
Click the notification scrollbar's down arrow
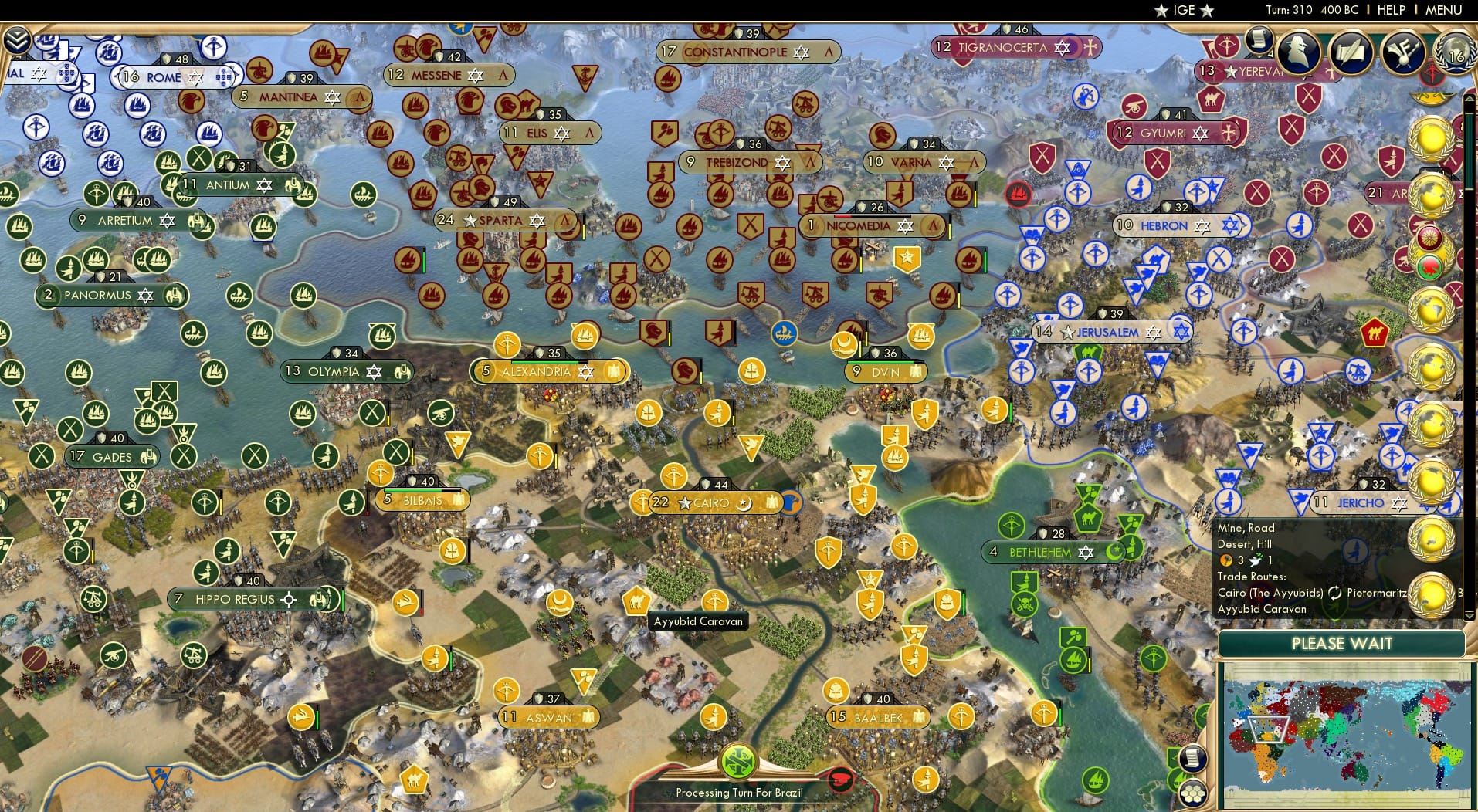1469,617
